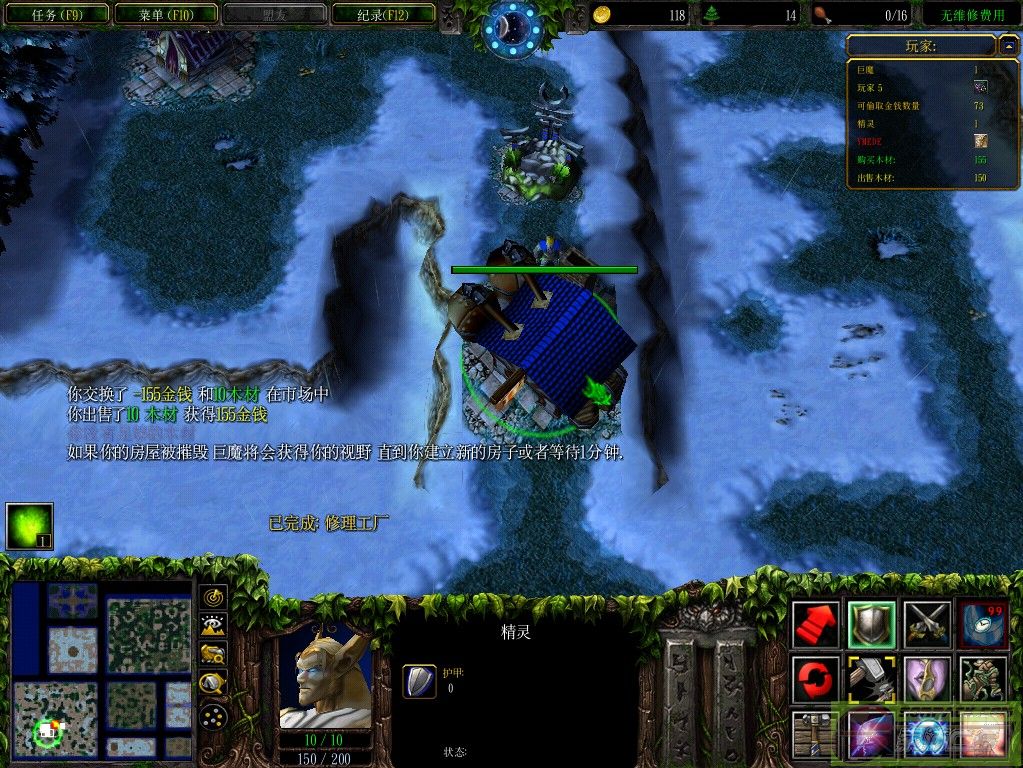1023x768 pixels.
Task: Activate the clock ability showing 99
Action: click(981, 625)
